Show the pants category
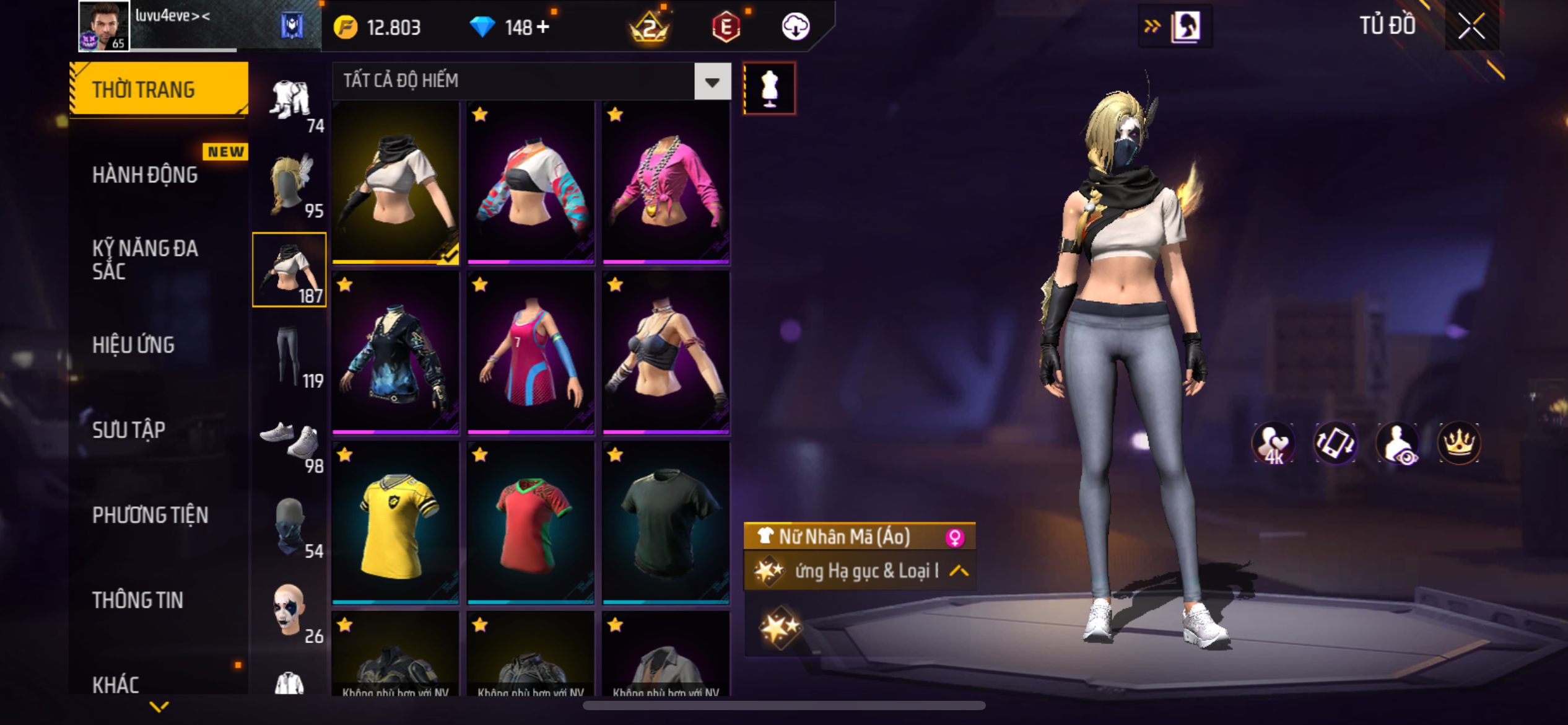Viewport: 1568px width, 725px height. click(x=289, y=356)
